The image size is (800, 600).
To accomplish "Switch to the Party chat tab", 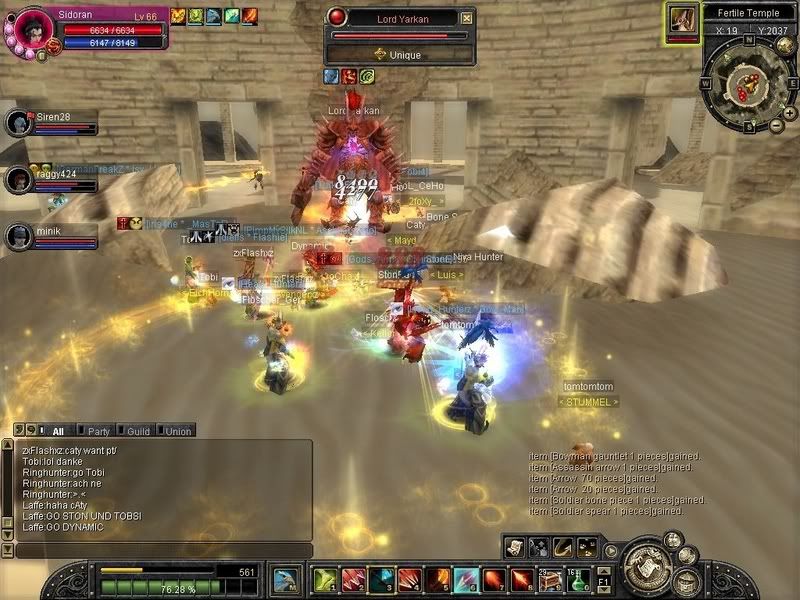I will [x=97, y=431].
